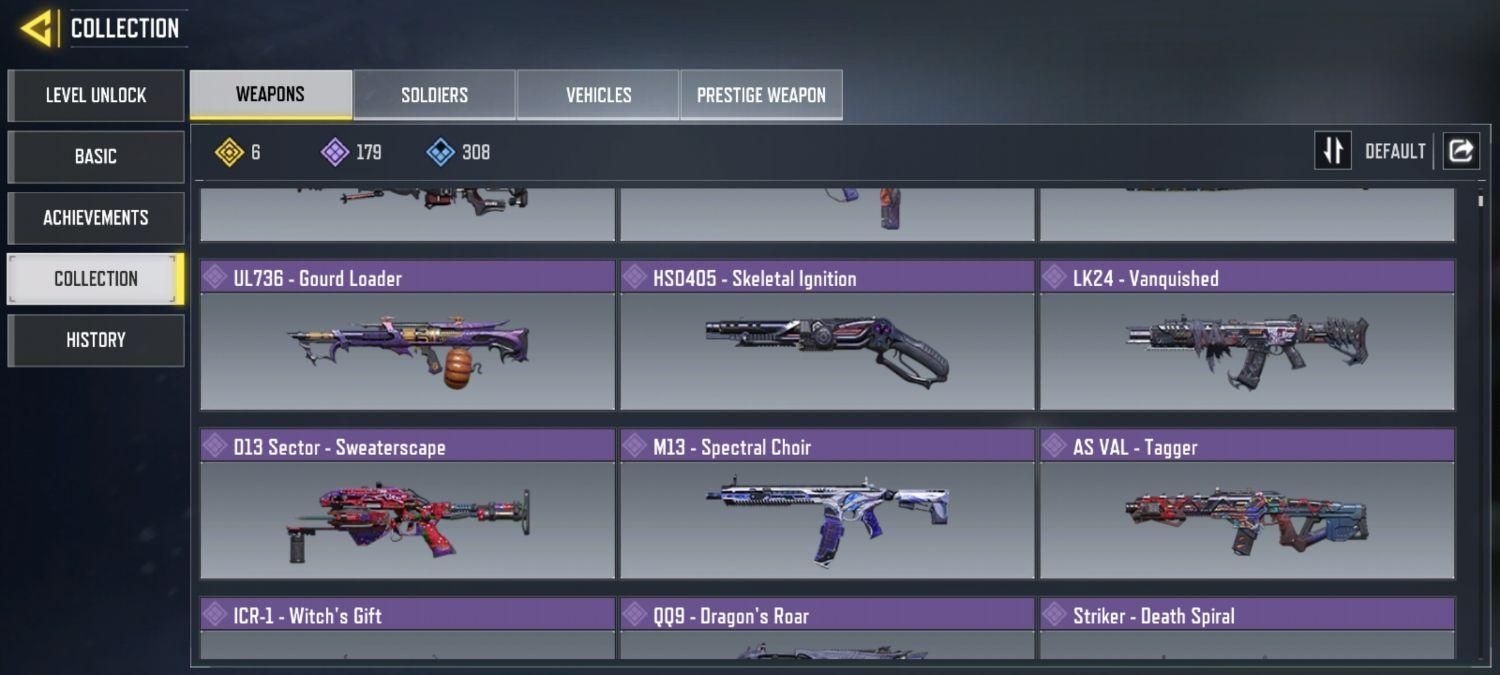This screenshot has width=1500, height=675.
Task: Switch to the Prestige Weapon tab
Action: click(x=761, y=95)
